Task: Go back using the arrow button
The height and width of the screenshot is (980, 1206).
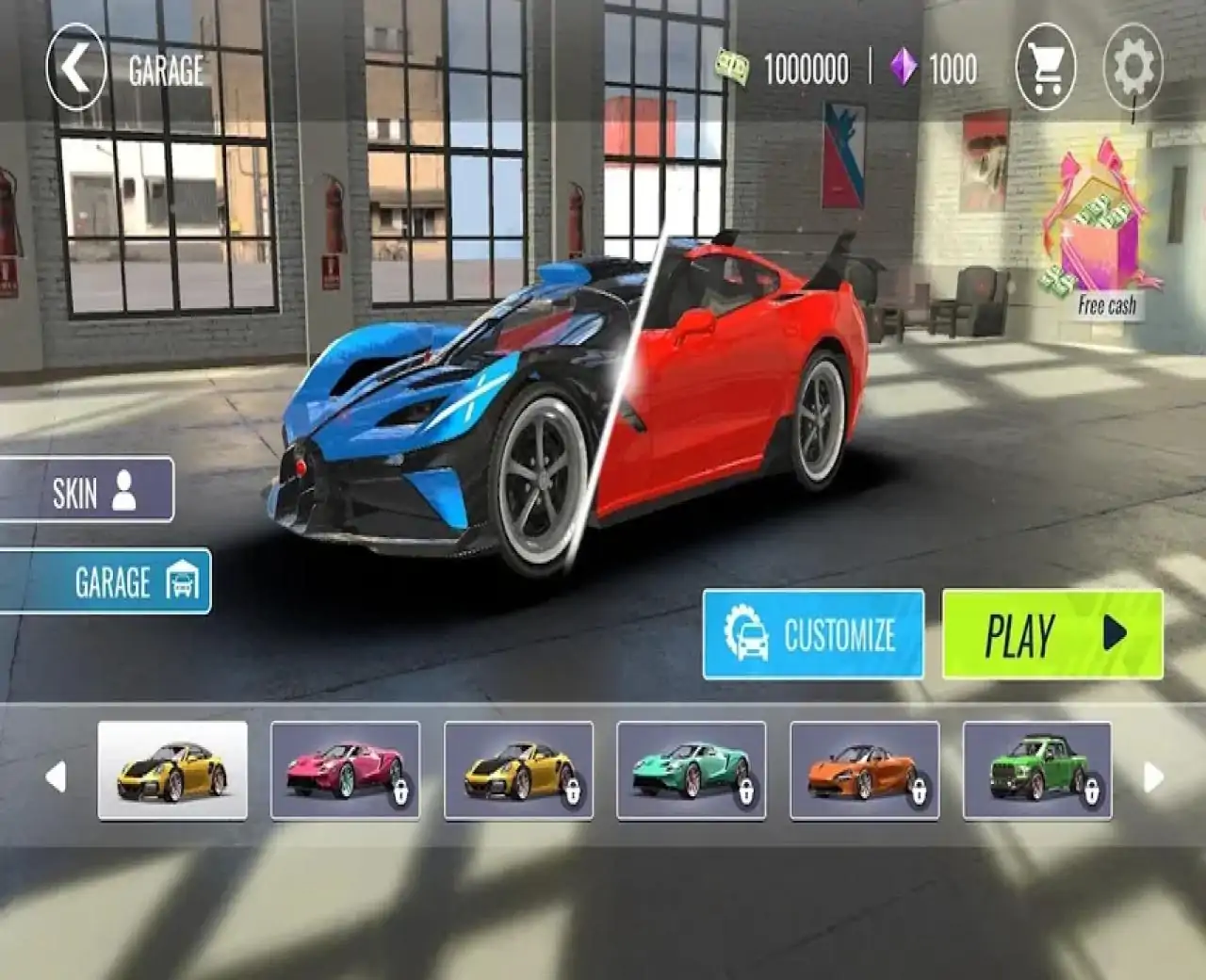Action: [75, 68]
